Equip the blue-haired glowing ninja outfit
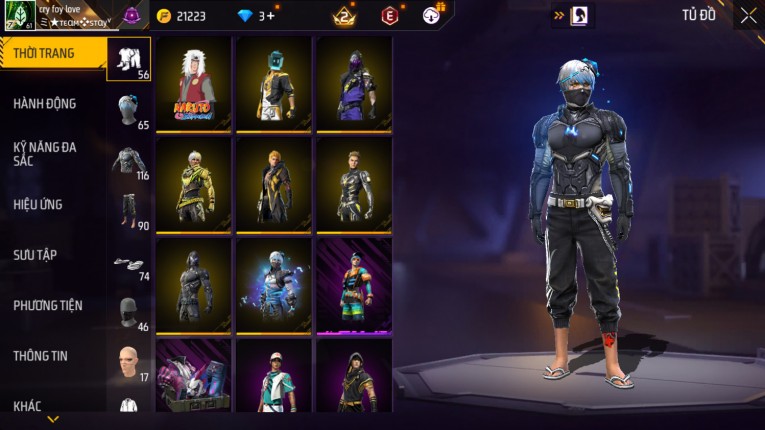The image size is (765, 430). click(274, 285)
